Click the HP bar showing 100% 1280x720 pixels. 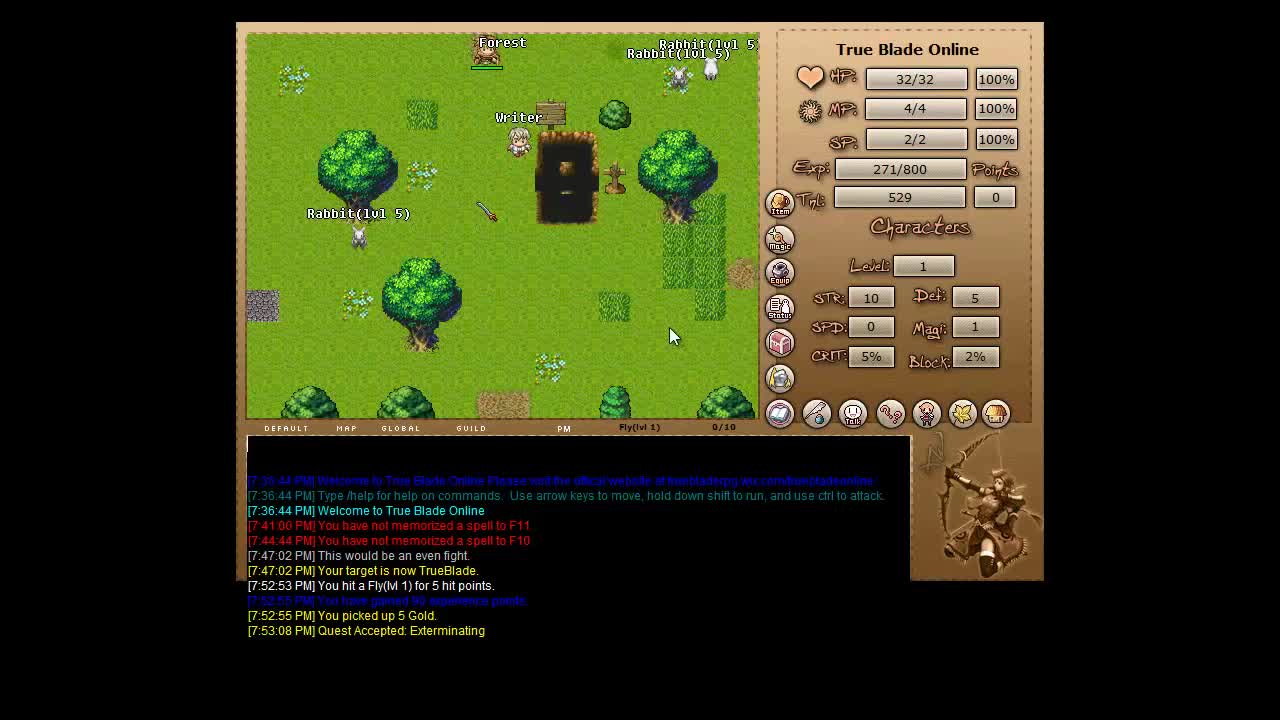pos(996,79)
